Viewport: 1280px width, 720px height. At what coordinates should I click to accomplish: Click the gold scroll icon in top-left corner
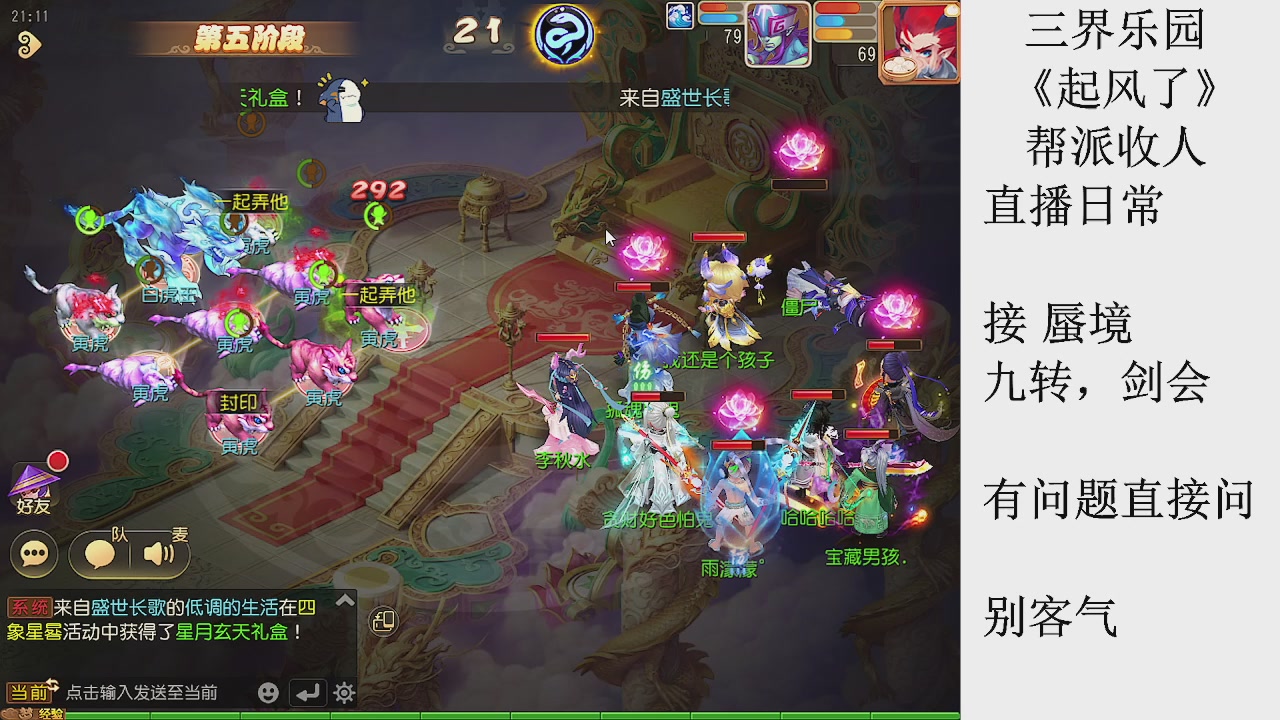(30, 42)
